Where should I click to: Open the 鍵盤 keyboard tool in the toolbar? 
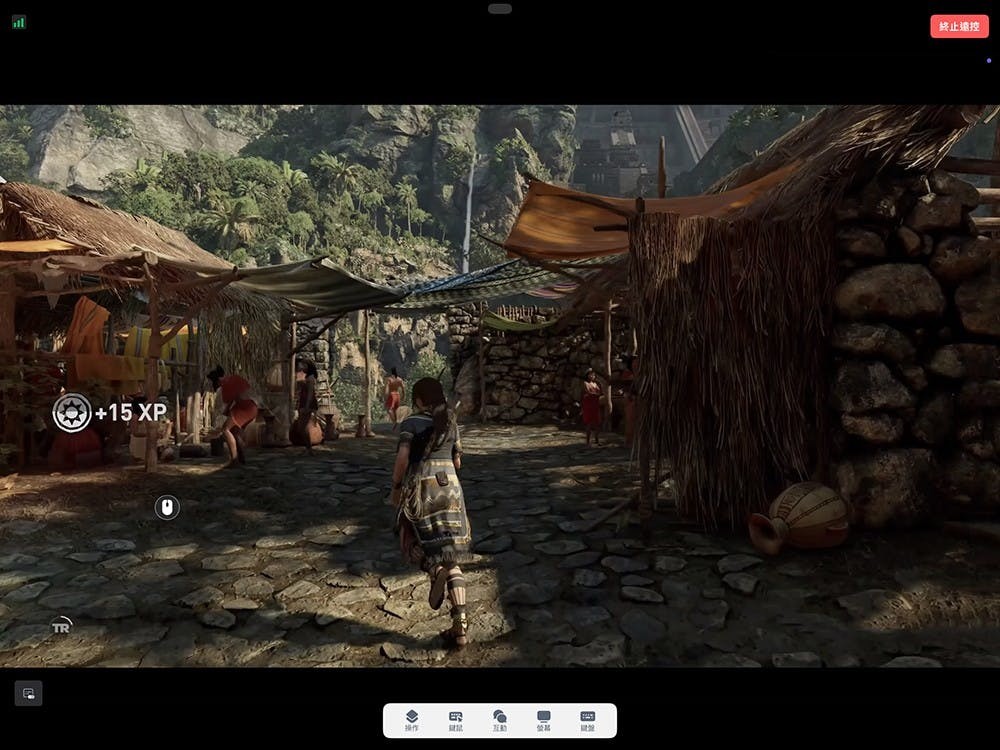(x=587, y=720)
